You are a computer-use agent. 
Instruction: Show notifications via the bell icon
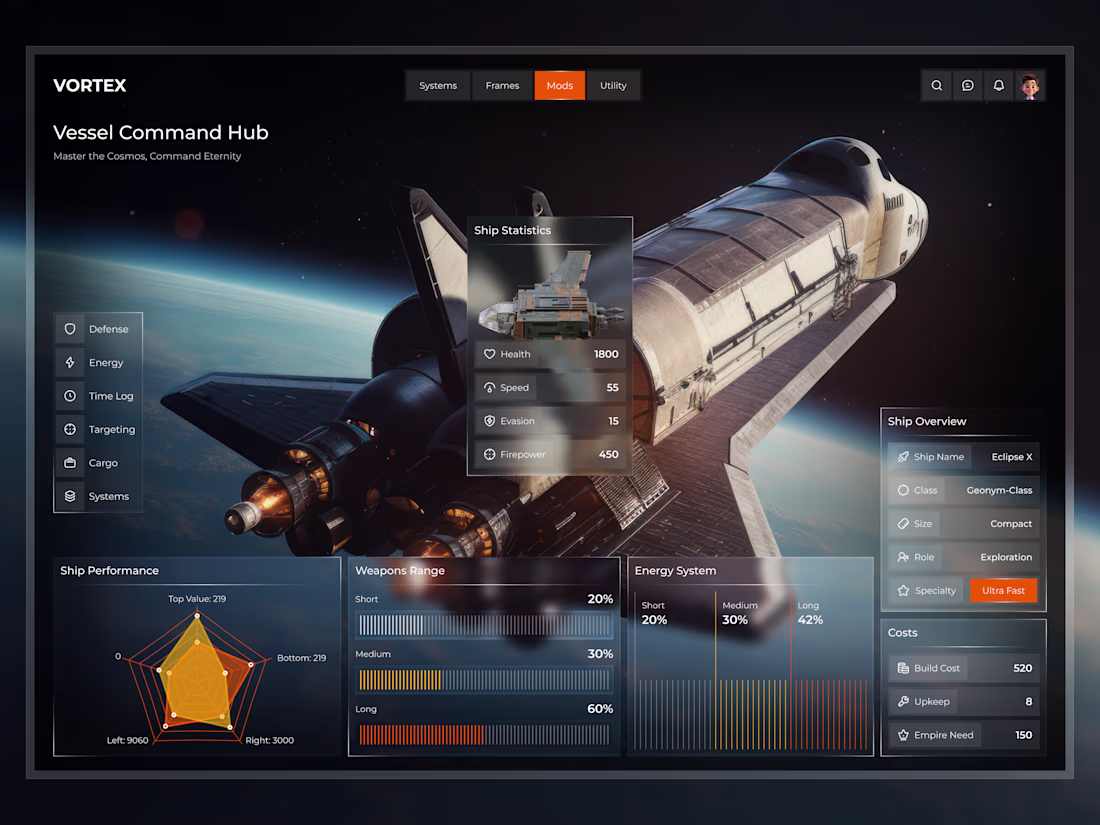tap(998, 86)
